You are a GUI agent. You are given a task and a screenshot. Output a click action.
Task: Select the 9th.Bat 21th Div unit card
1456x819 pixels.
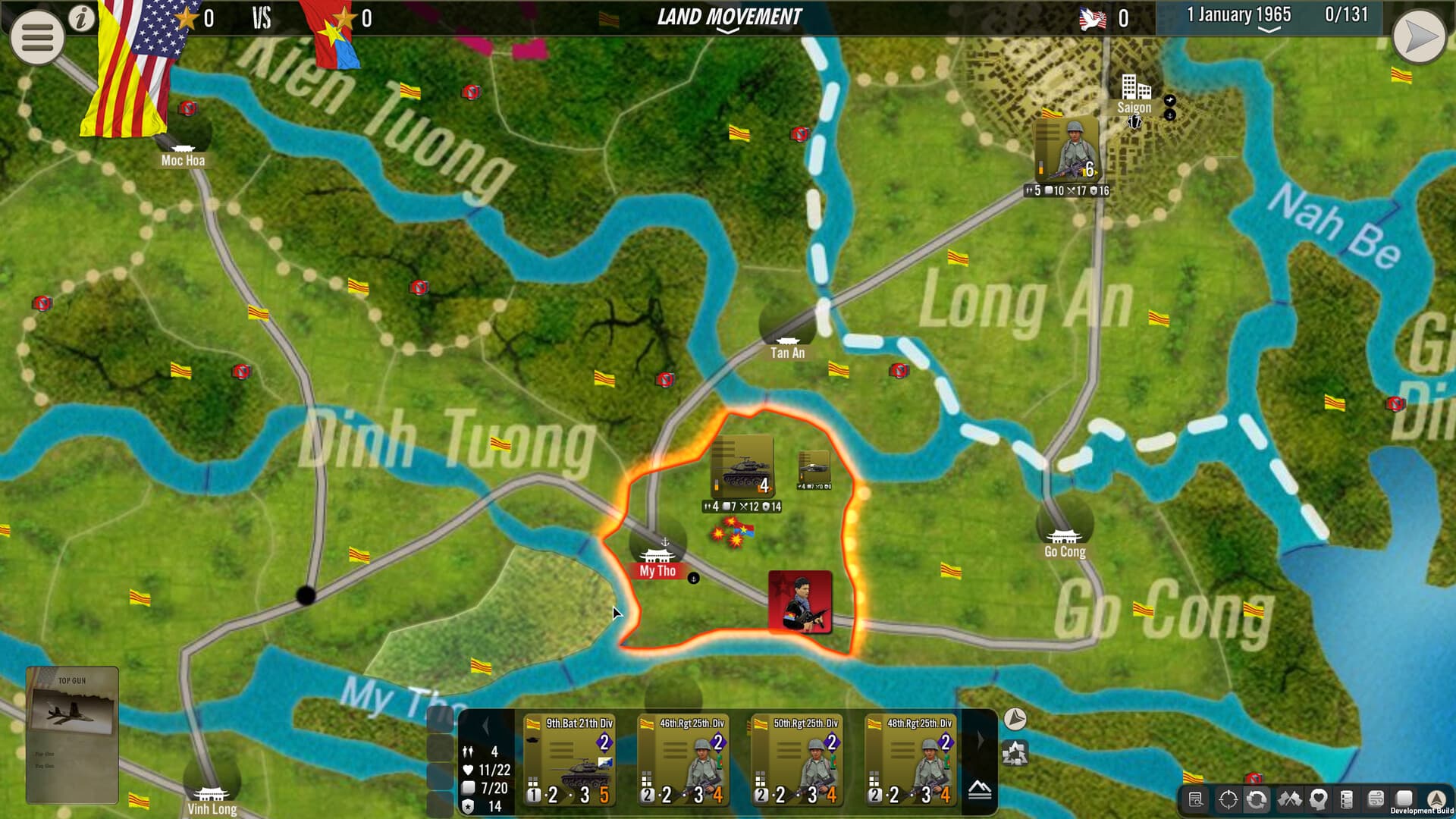(x=569, y=758)
